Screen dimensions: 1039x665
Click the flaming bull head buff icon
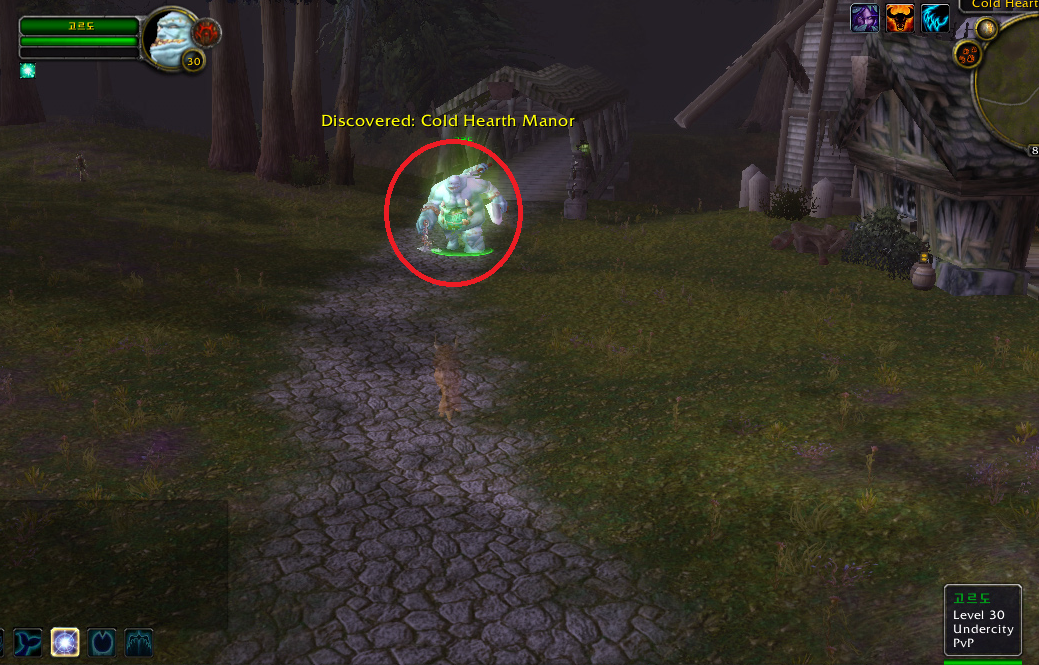coord(900,18)
